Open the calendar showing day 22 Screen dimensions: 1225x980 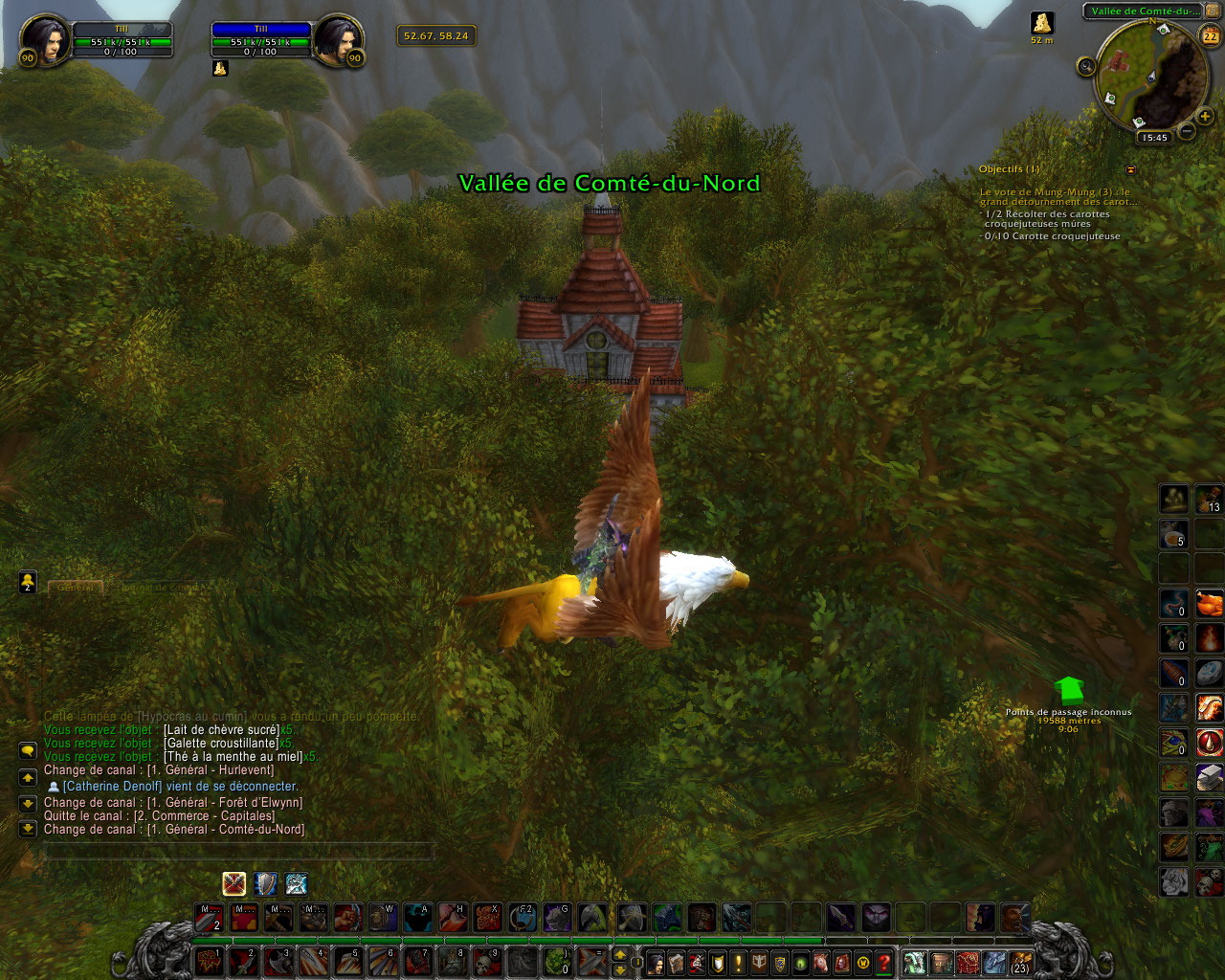click(1211, 36)
